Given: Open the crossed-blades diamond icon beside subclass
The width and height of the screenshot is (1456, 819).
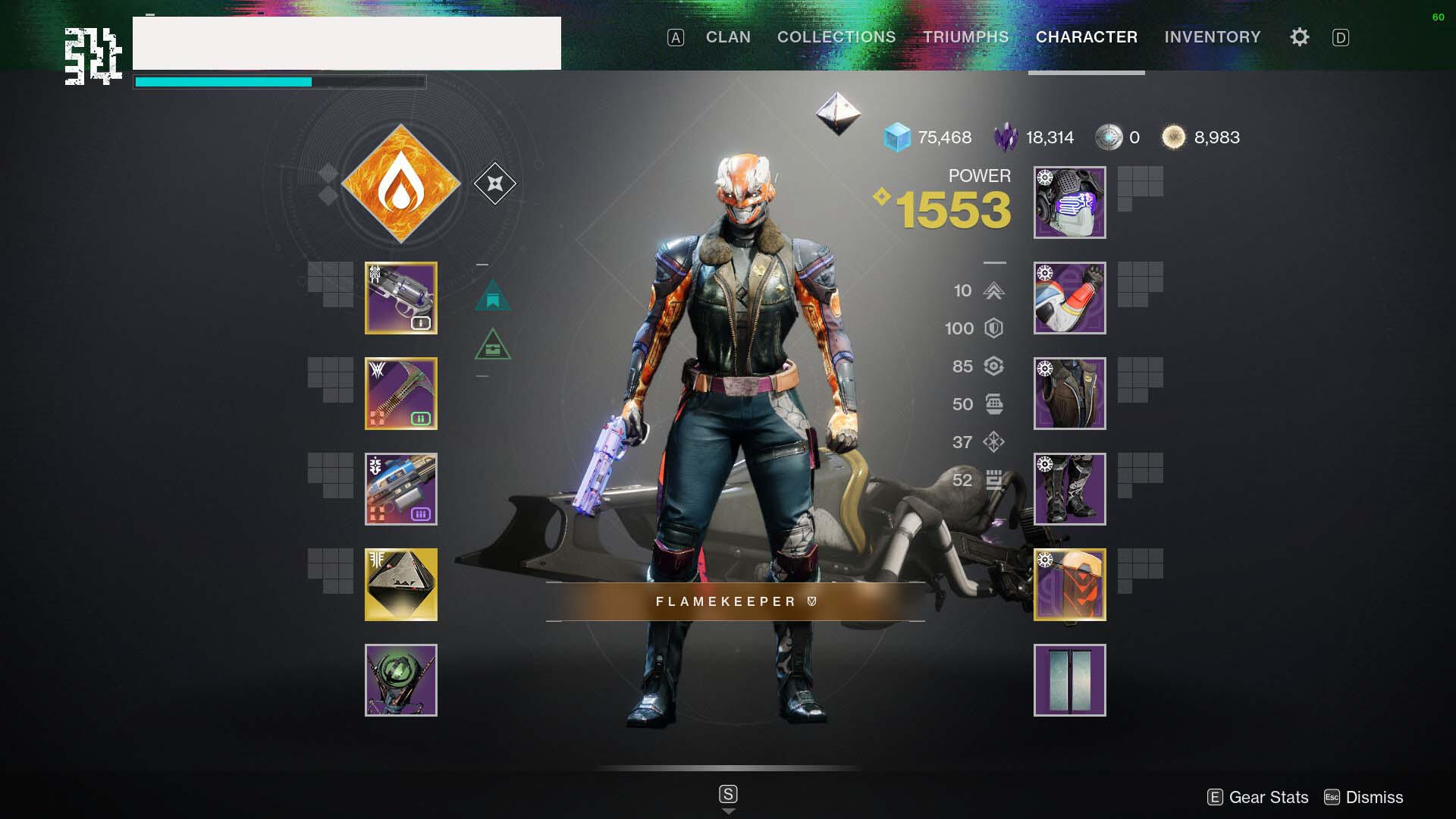Looking at the screenshot, I should [x=495, y=184].
